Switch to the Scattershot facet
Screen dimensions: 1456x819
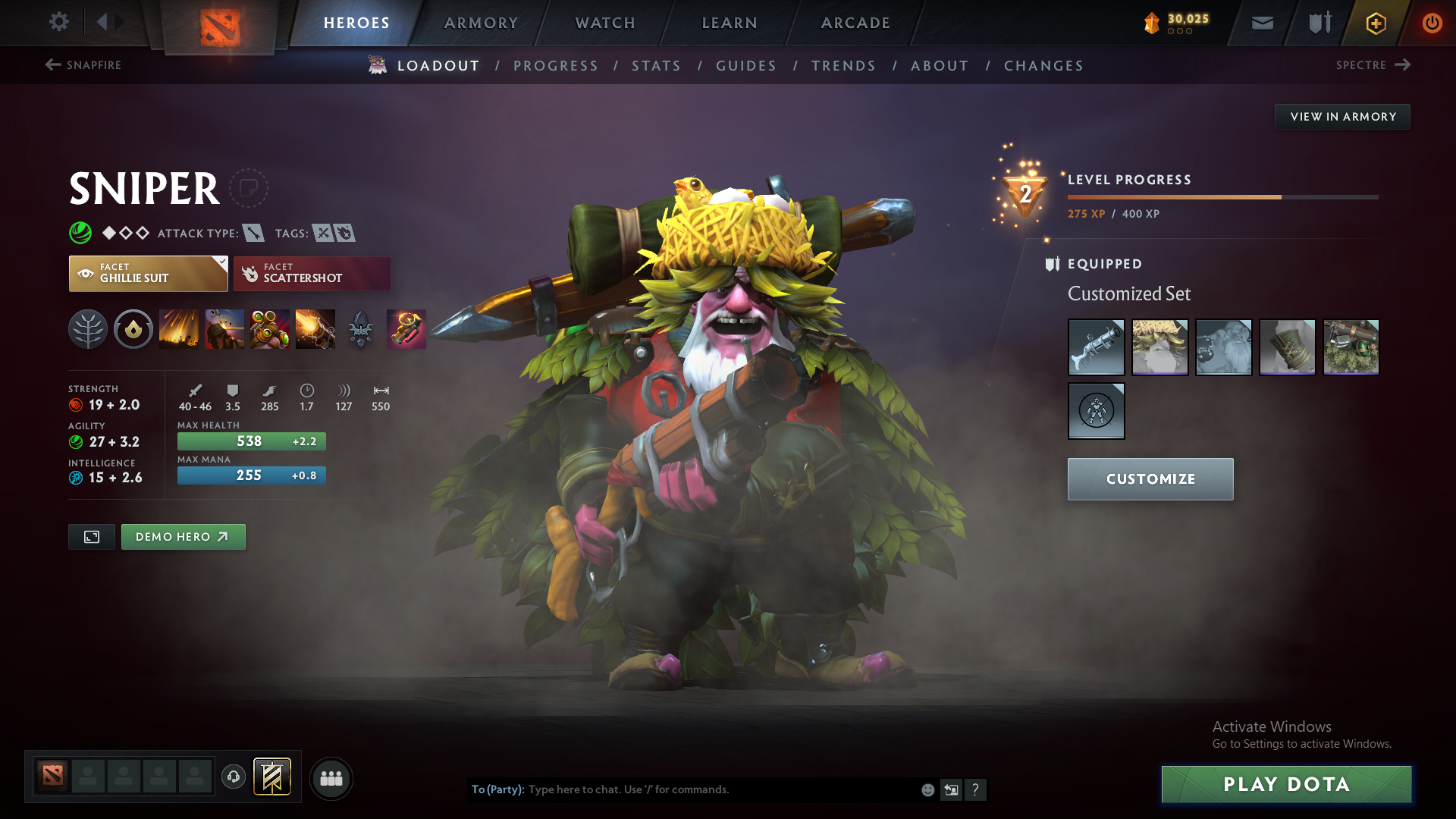click(x=312, y=274)
